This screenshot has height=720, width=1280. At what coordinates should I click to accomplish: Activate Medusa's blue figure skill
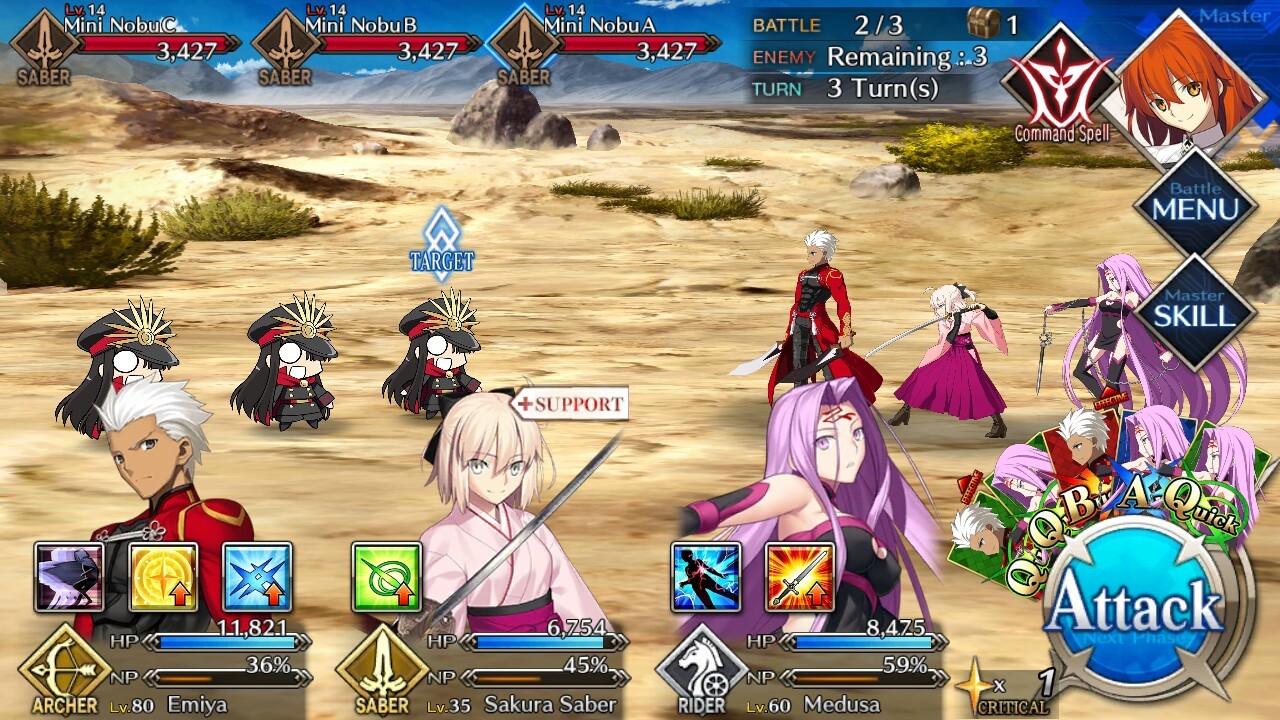click(706, 577)
